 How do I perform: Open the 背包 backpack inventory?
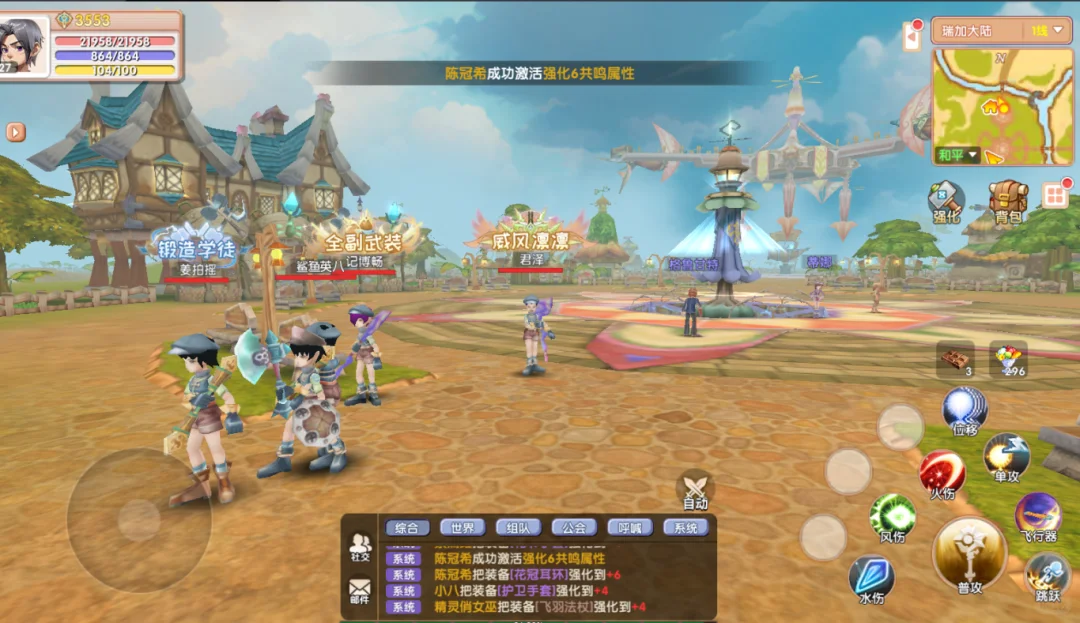(1007, 202)
